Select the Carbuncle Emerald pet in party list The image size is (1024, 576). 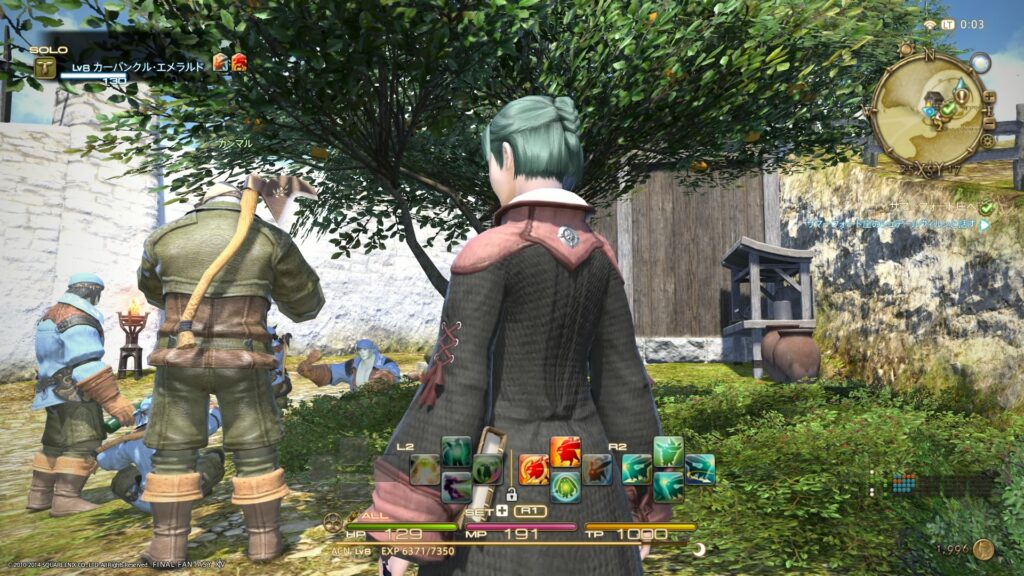click(138, 66)
